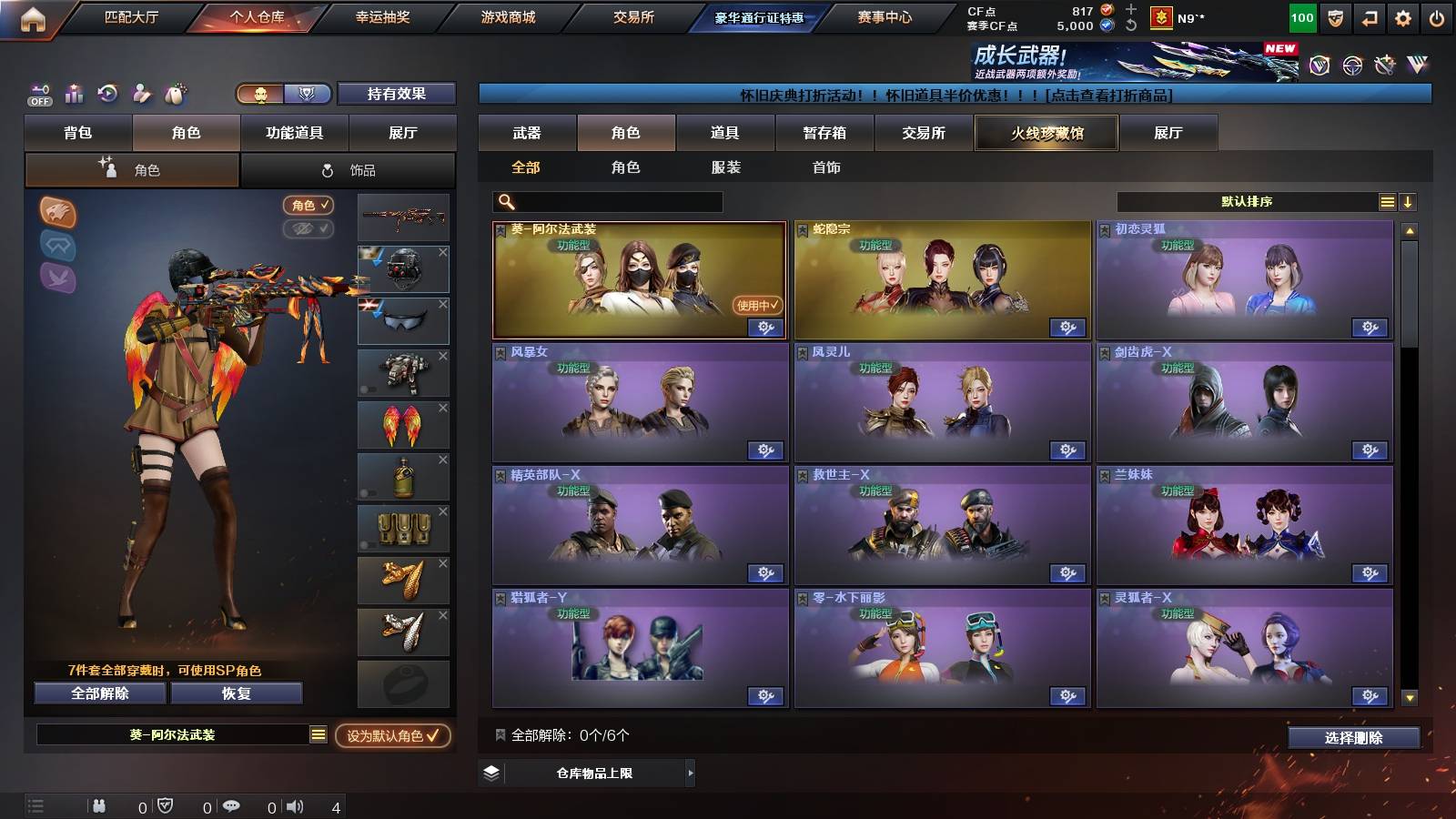Toggle the OFF key switch at top left
The image size is (1456, 819).
pos(38,94)
